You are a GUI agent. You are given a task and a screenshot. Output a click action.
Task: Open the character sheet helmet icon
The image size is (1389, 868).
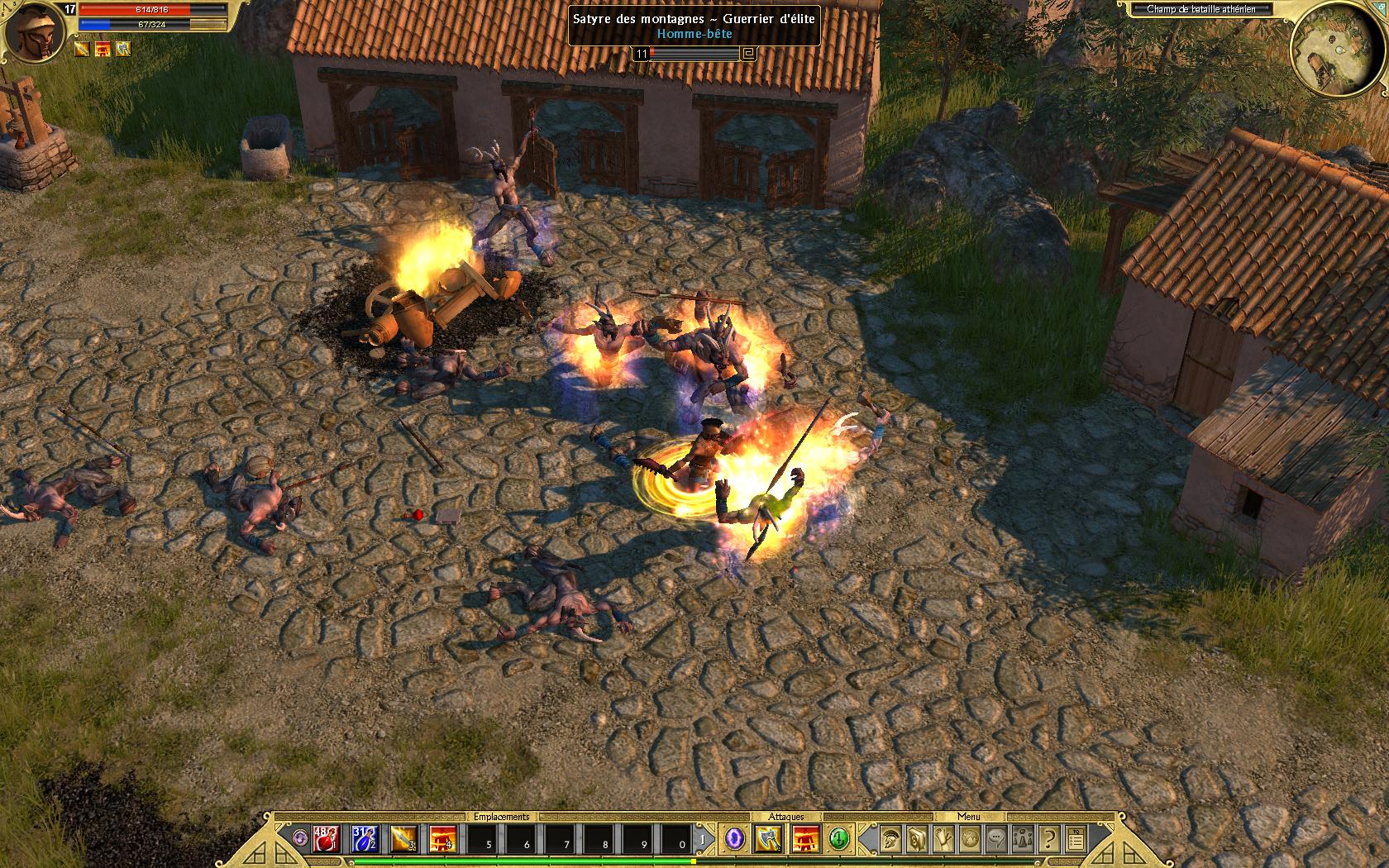[x=890, y=840]
